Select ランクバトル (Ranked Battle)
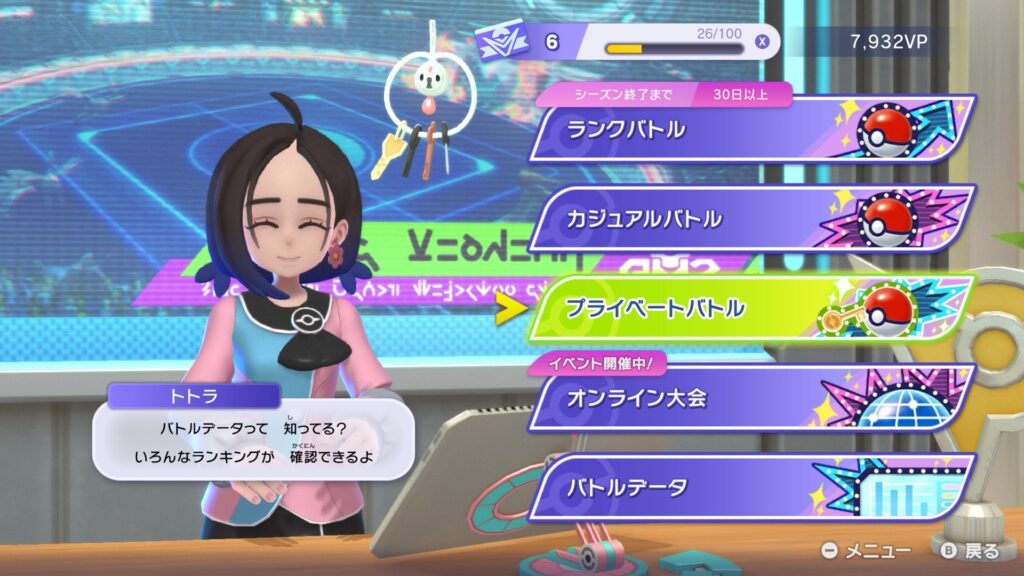Viewport: 1024px width, 576px height. click(x=750, y=129)
